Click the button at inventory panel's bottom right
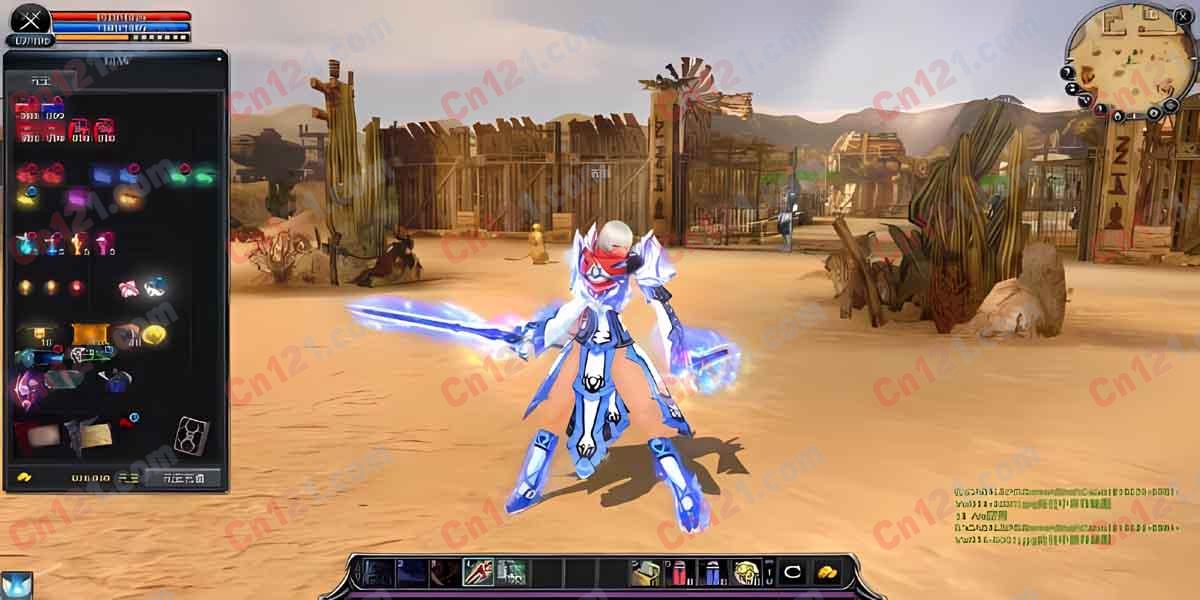The height and width of the screenshot is (600, 1200). coord(182,478)
